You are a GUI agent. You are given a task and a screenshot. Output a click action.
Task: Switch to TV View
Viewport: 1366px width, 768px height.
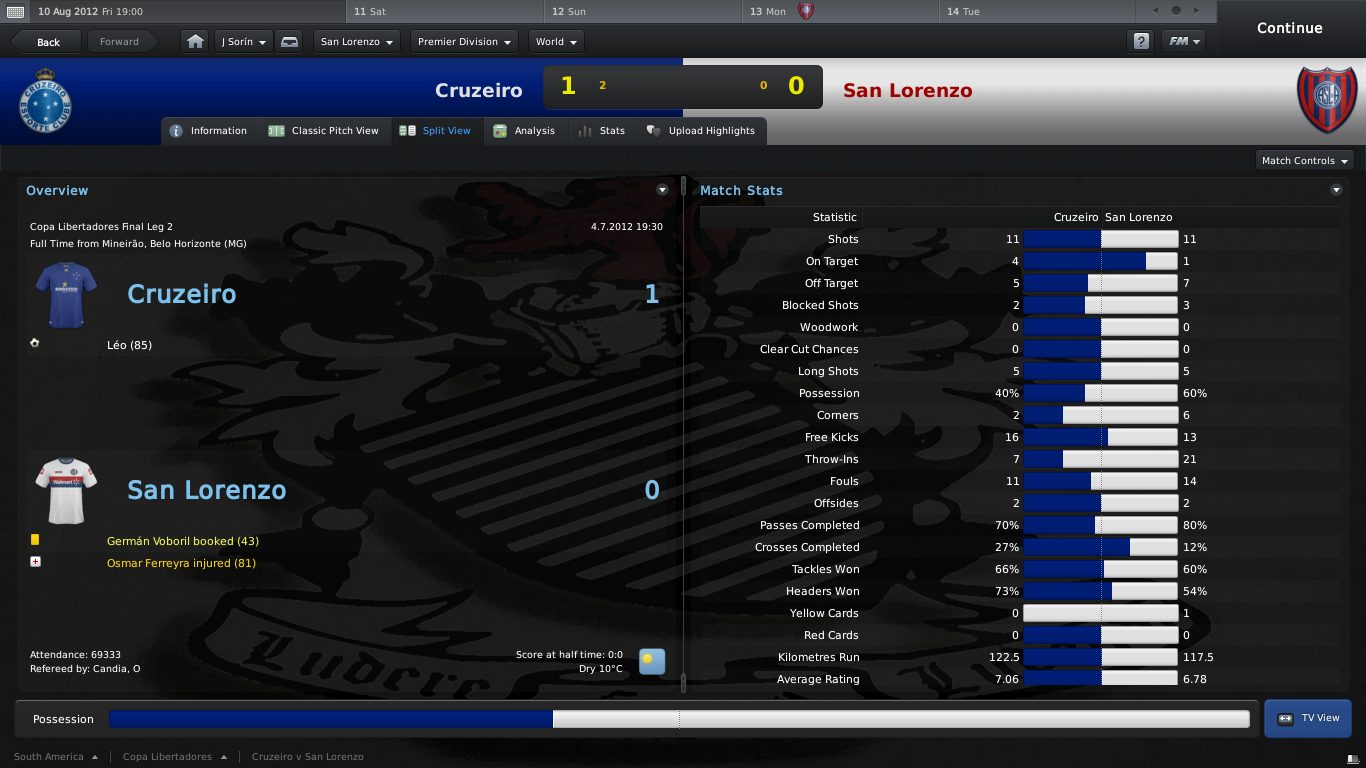pos(1308,718)
